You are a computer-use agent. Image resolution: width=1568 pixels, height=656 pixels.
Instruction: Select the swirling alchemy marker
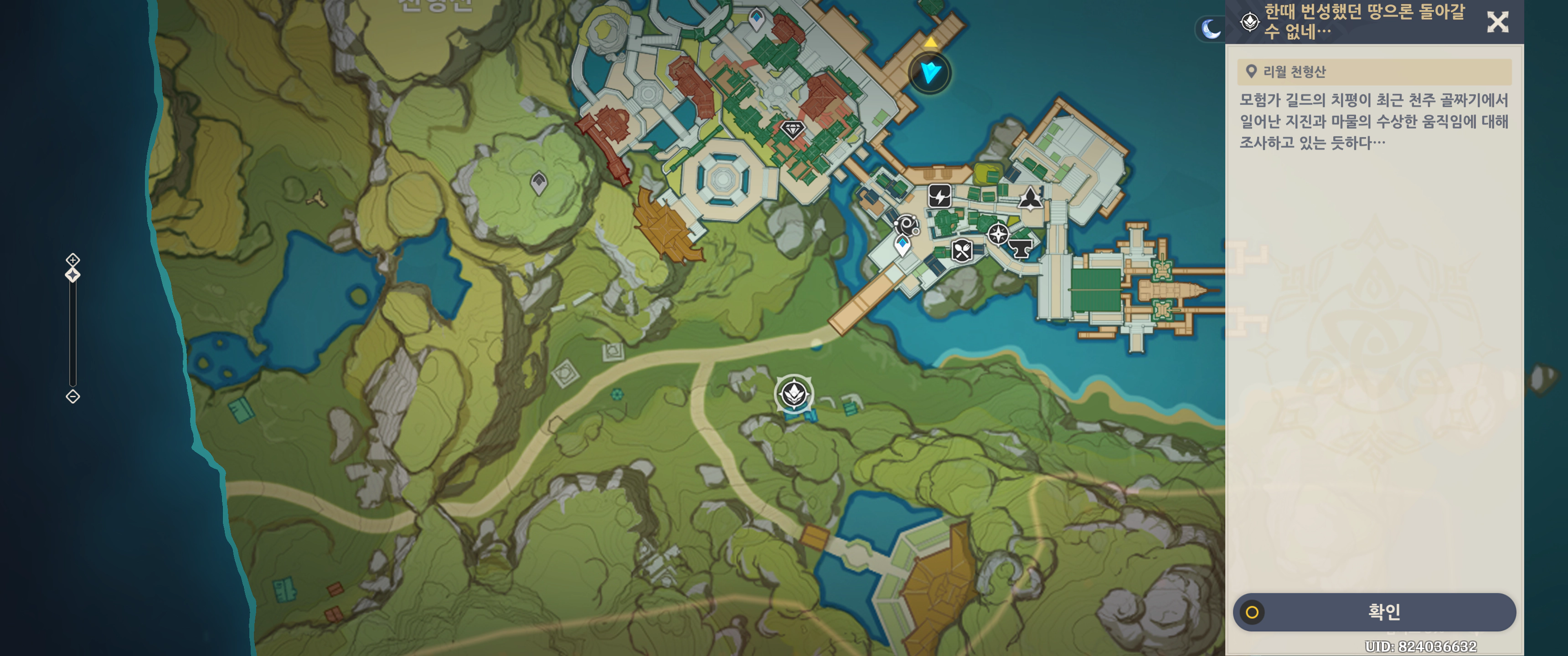[x=906, y=226]
